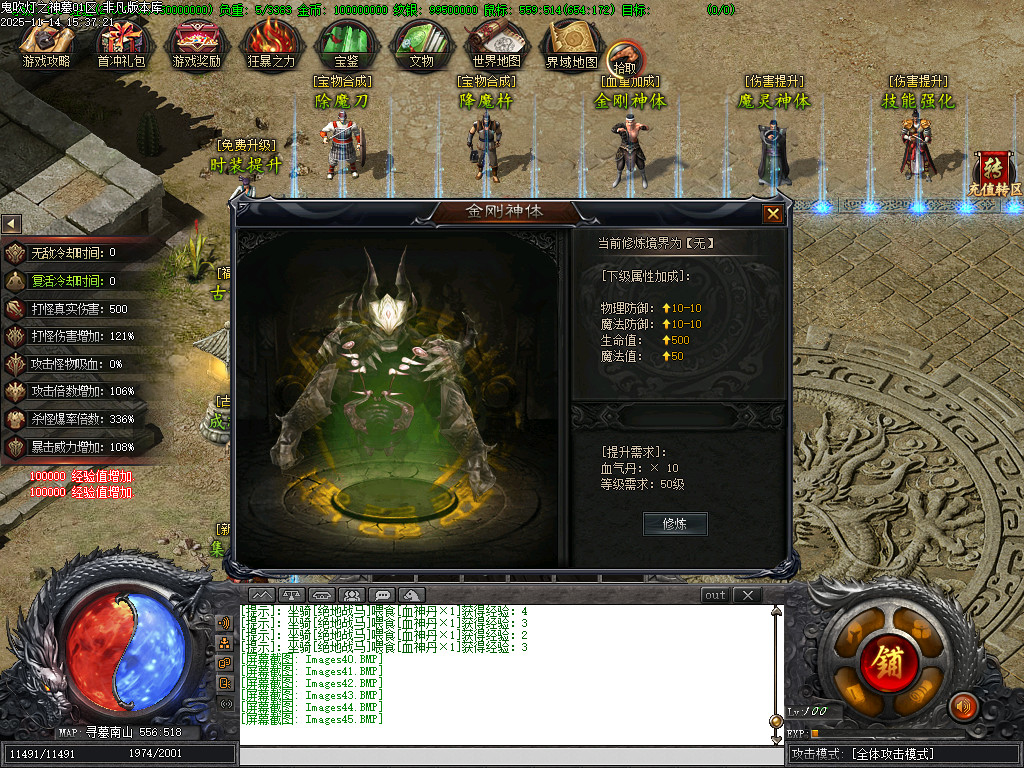Open the 游戏攻略 game guide icon

pyautogui.click(x=46, y=44)
